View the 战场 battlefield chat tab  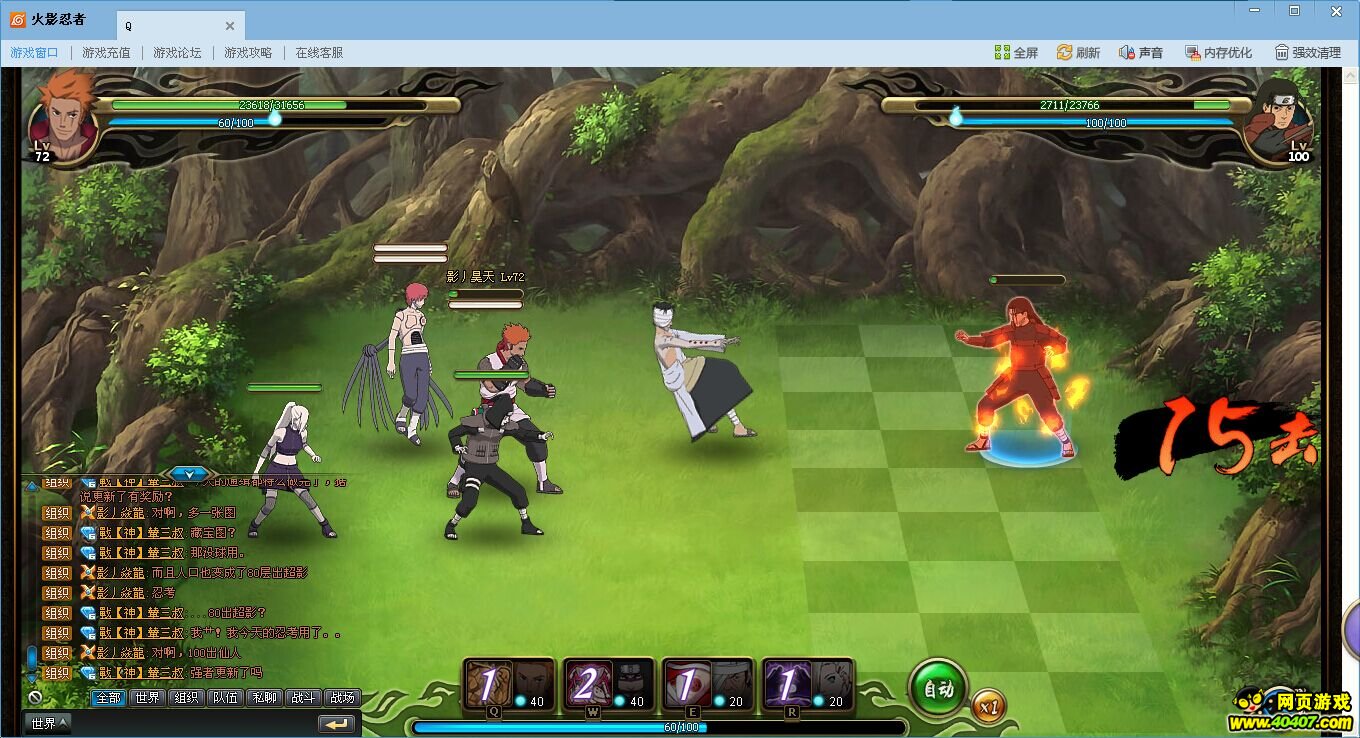342,698
